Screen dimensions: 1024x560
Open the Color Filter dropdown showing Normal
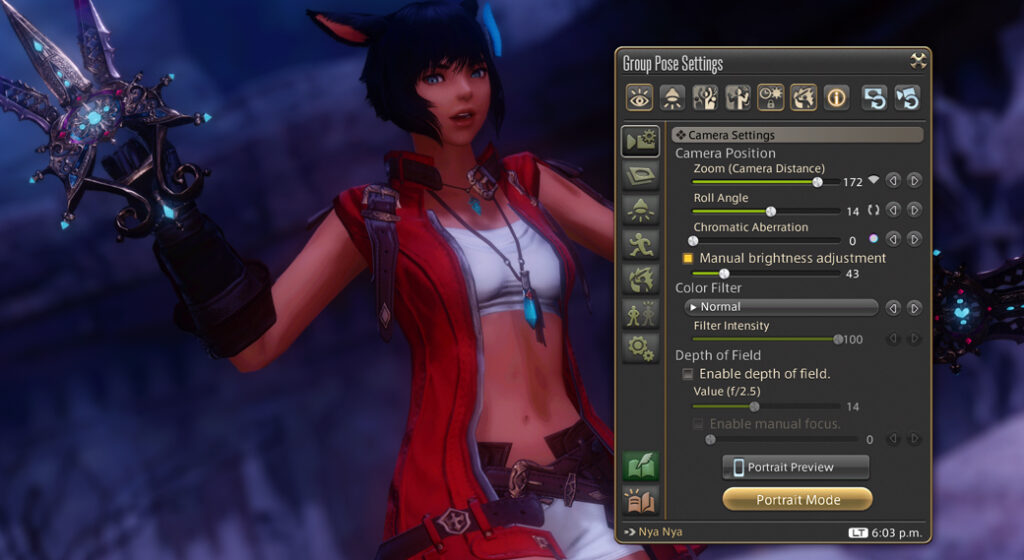(x=780, y=307)
